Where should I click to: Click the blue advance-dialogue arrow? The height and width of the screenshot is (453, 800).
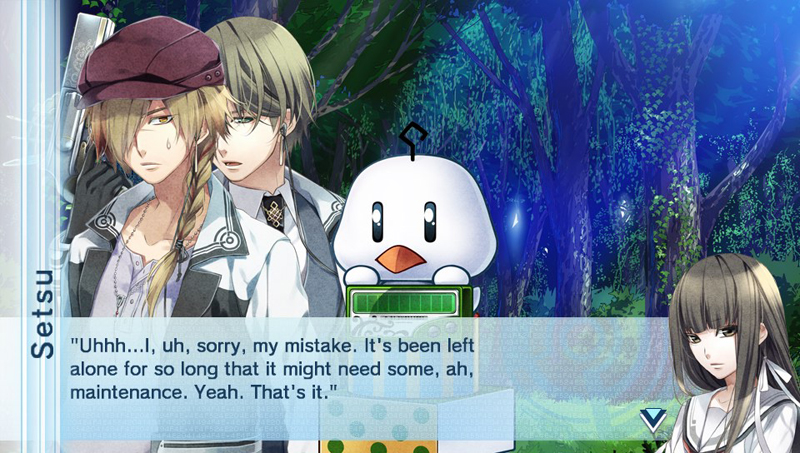coord(652,419)
